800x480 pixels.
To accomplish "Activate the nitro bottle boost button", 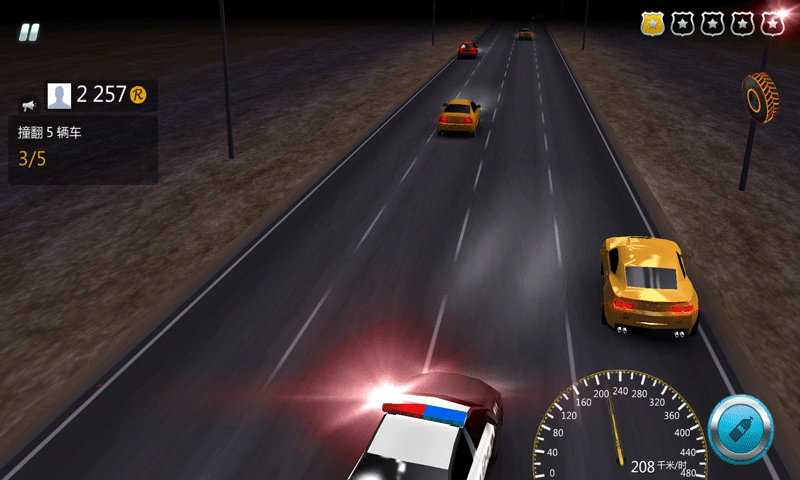I will click(741, 430).
